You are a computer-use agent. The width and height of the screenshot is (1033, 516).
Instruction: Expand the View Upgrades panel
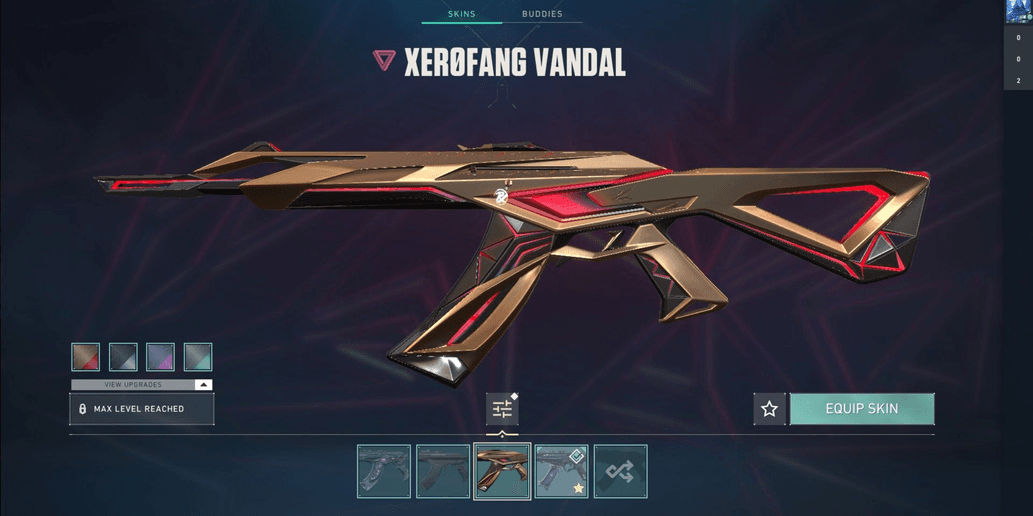[141, 384]
